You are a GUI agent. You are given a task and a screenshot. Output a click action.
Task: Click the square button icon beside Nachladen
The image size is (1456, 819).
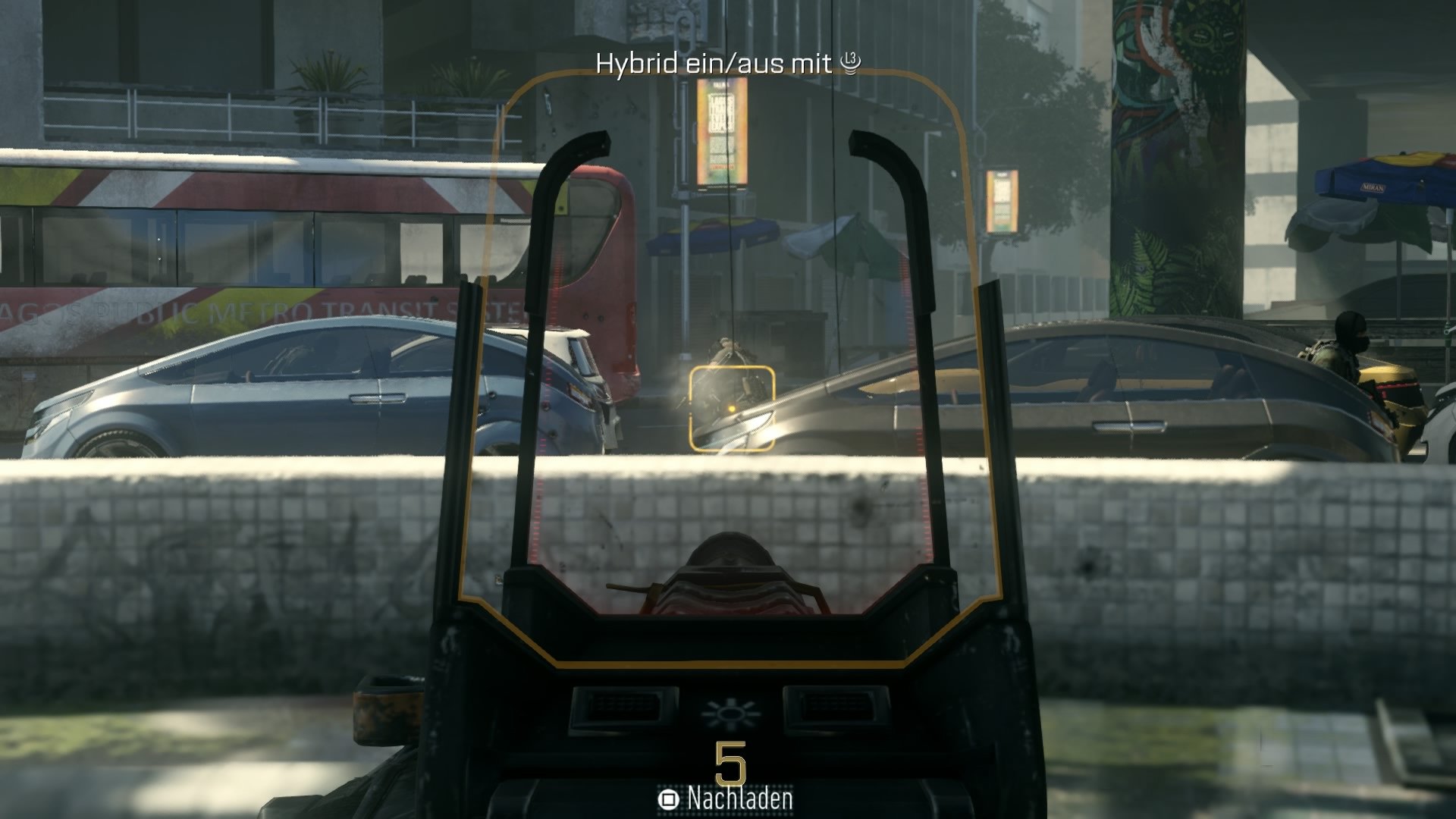click(668, 799)
